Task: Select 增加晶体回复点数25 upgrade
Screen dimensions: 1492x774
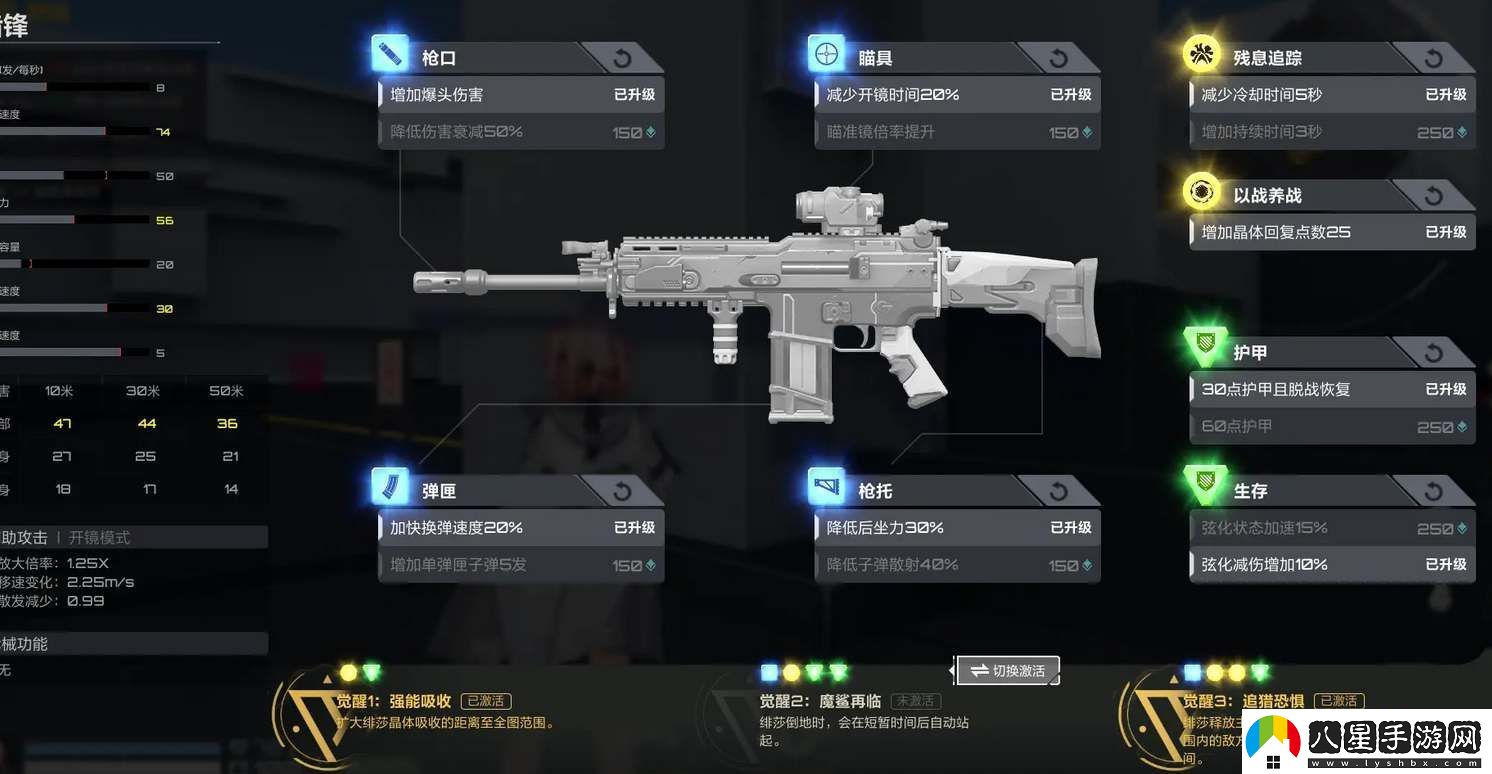Action: [x=1332, y=232]
